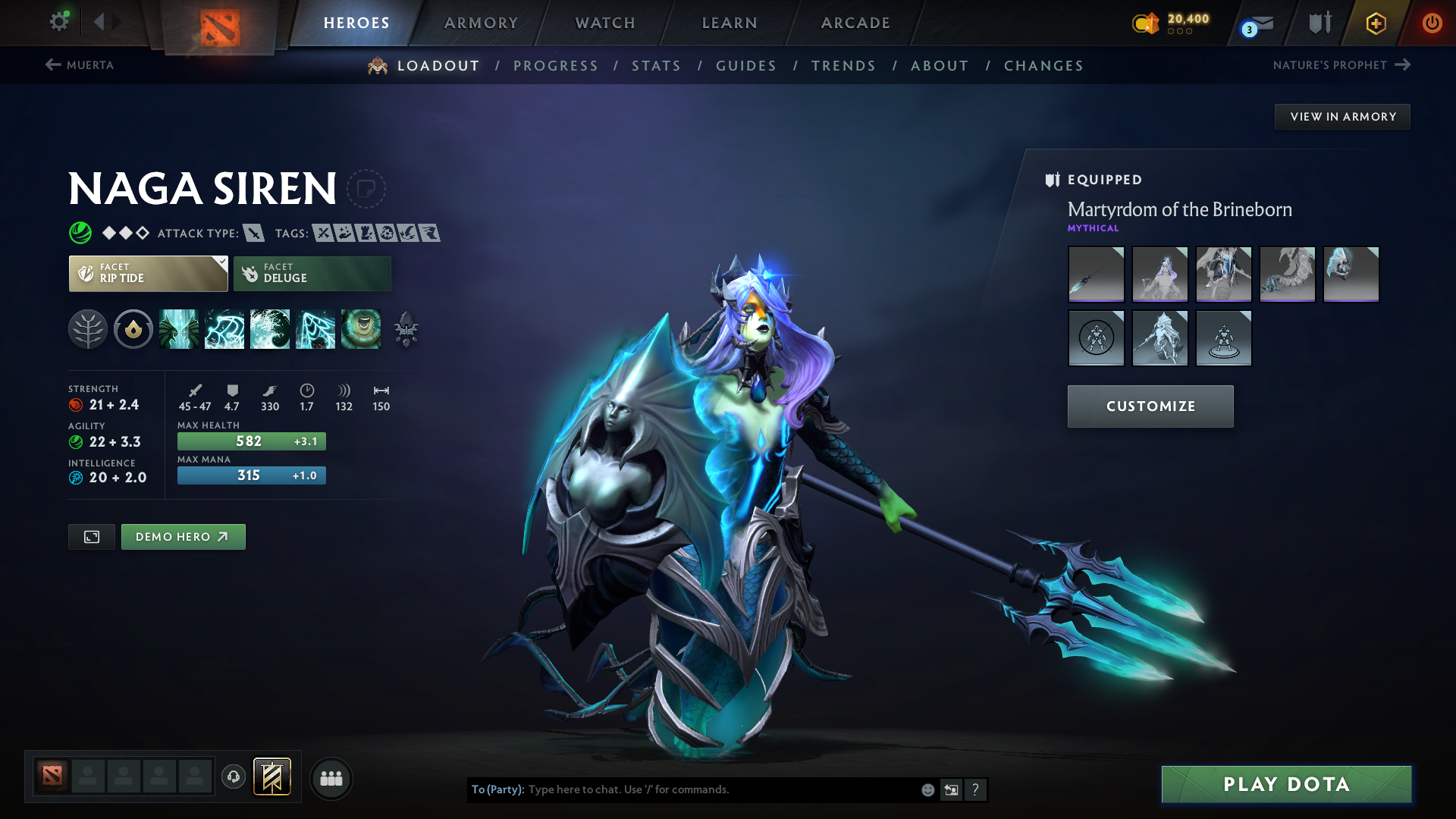The height and width of the screenshot is (819, 1456).
Task: View the hero Guides section
Action: coord(746,66)
